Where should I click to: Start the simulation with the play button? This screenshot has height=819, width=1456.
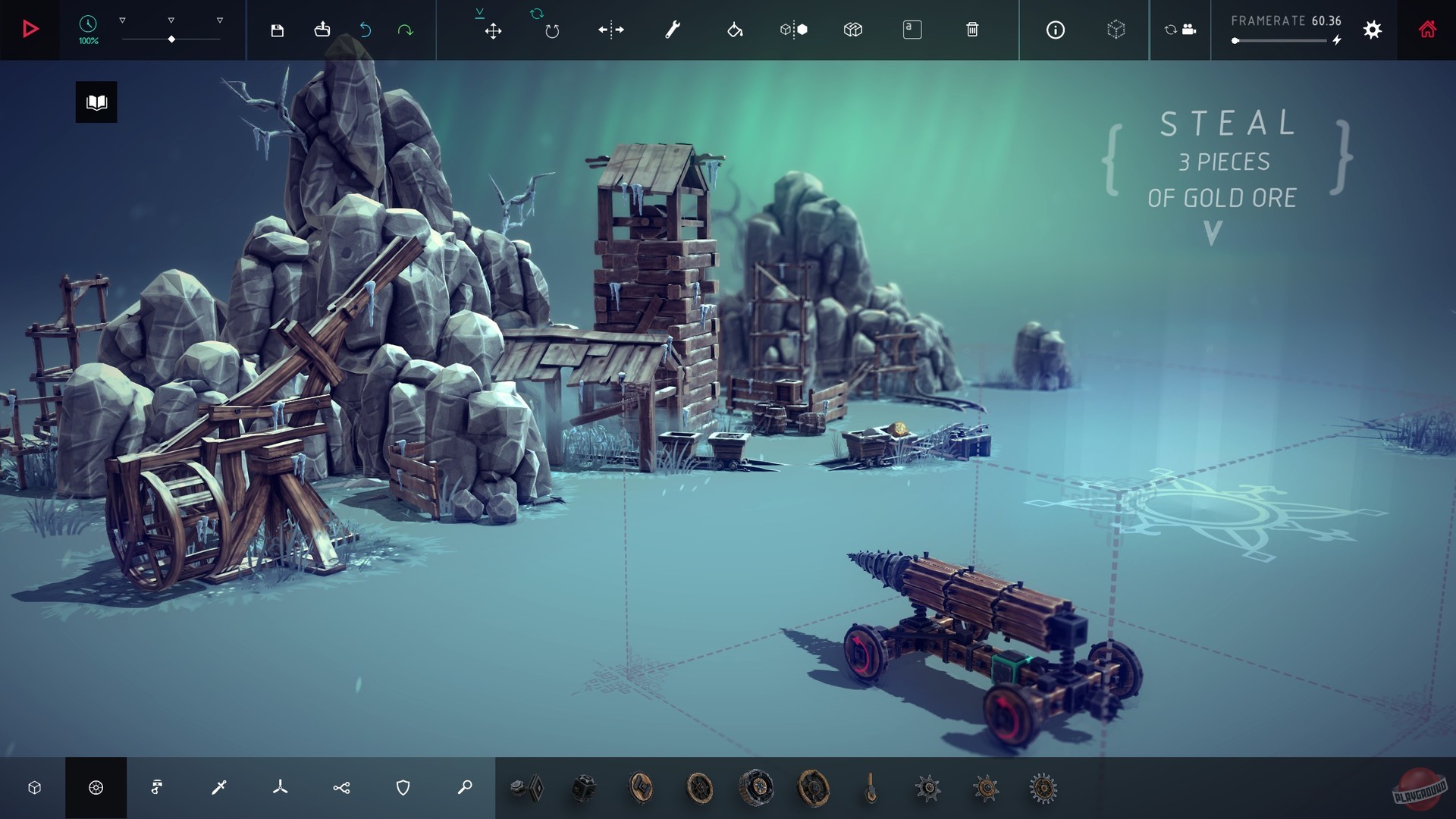30,30
